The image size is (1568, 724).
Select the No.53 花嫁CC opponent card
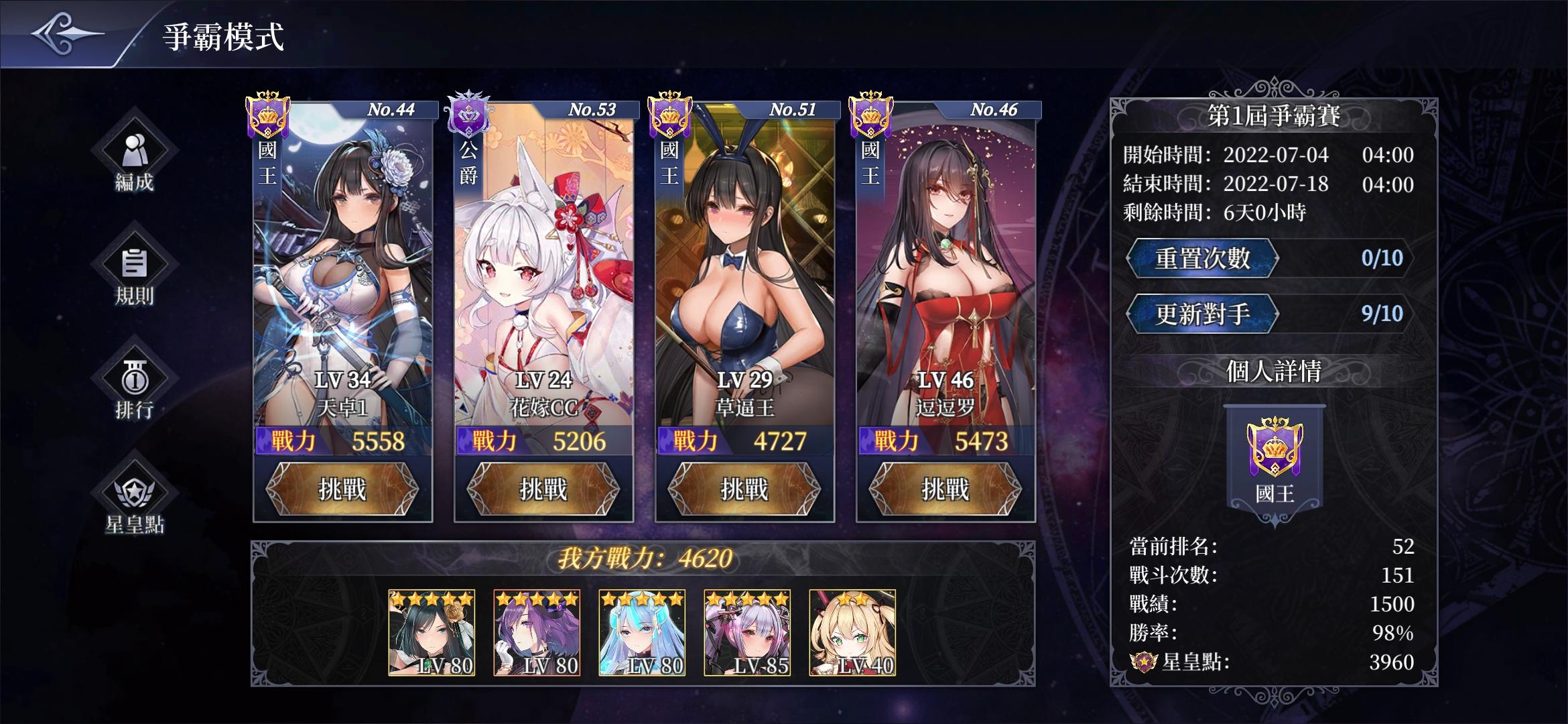coord(543,268)
